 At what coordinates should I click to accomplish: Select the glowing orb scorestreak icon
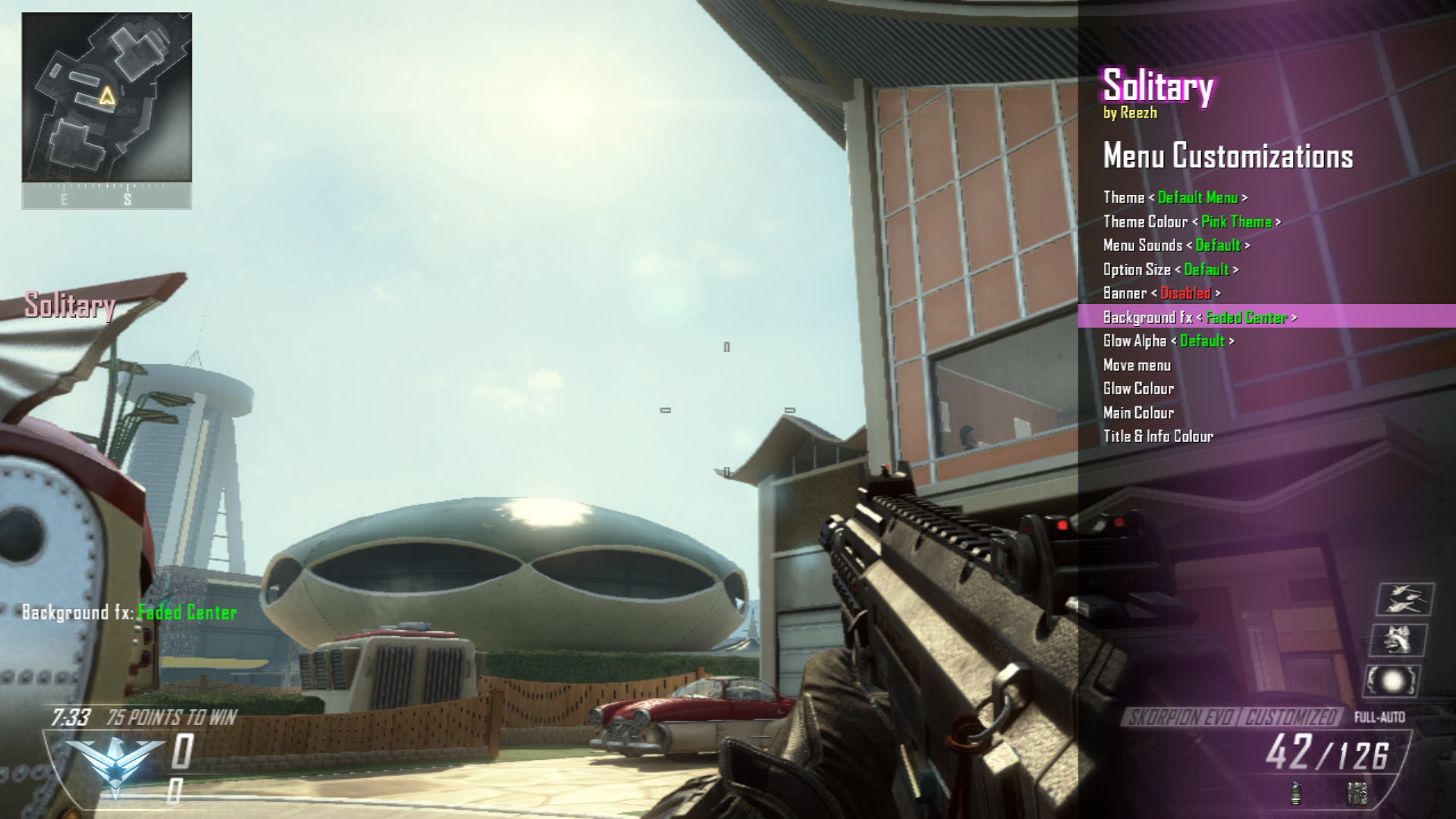tap(1392, 681)
